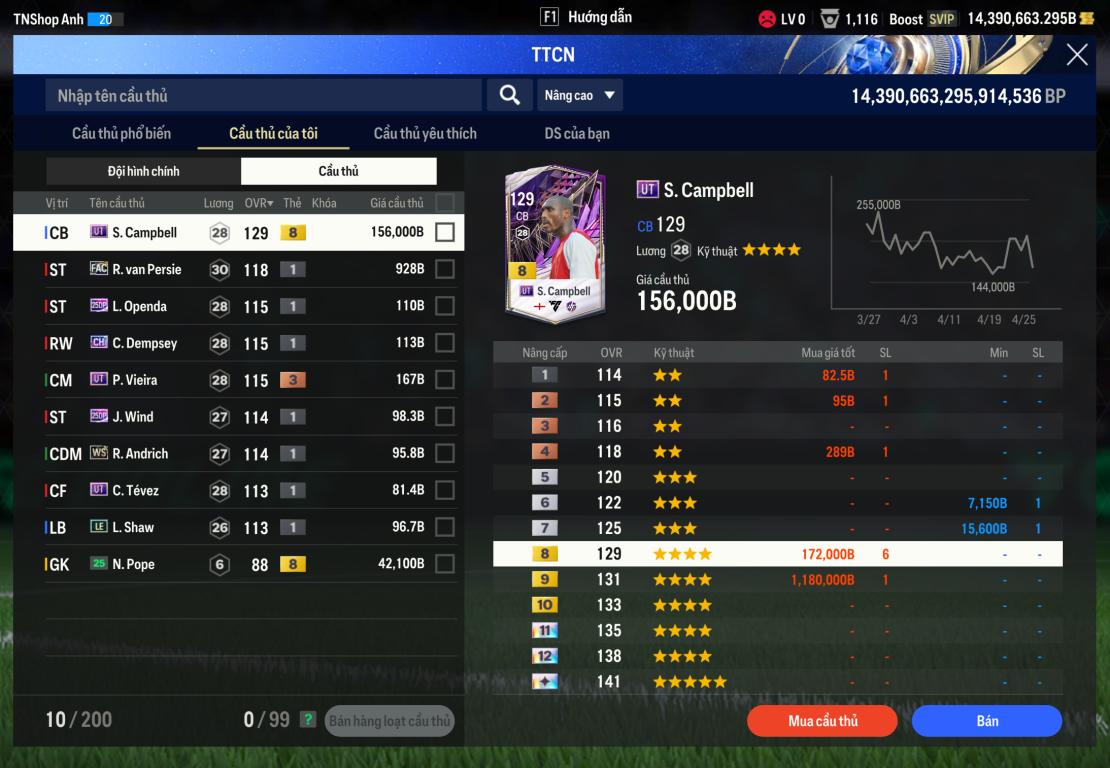
Task: Switch to Đội hình chính list
Action: click(x=144, y=171)
